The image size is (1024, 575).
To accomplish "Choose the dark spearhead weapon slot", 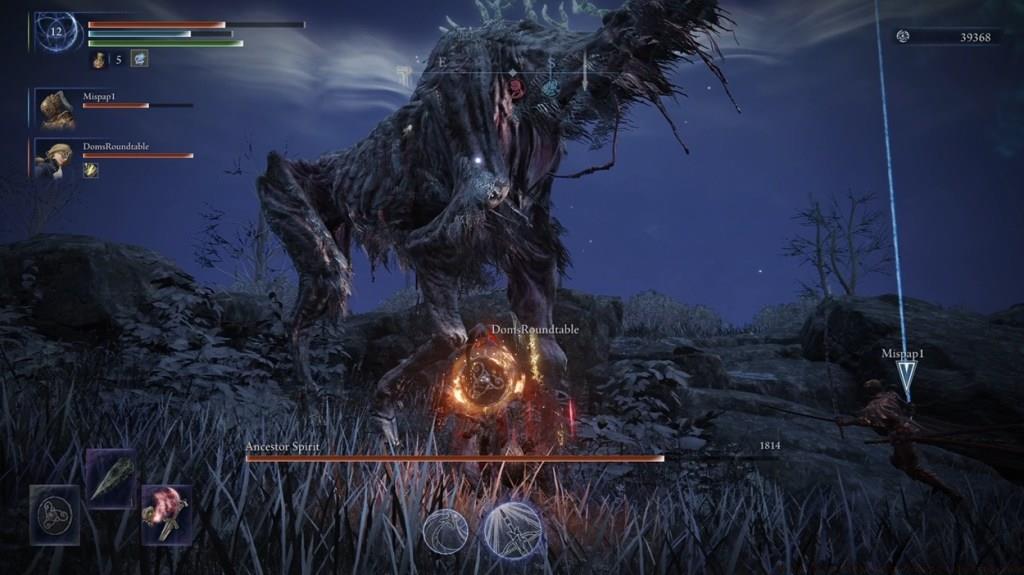I will pyautogui.click(x=110, y=478).
